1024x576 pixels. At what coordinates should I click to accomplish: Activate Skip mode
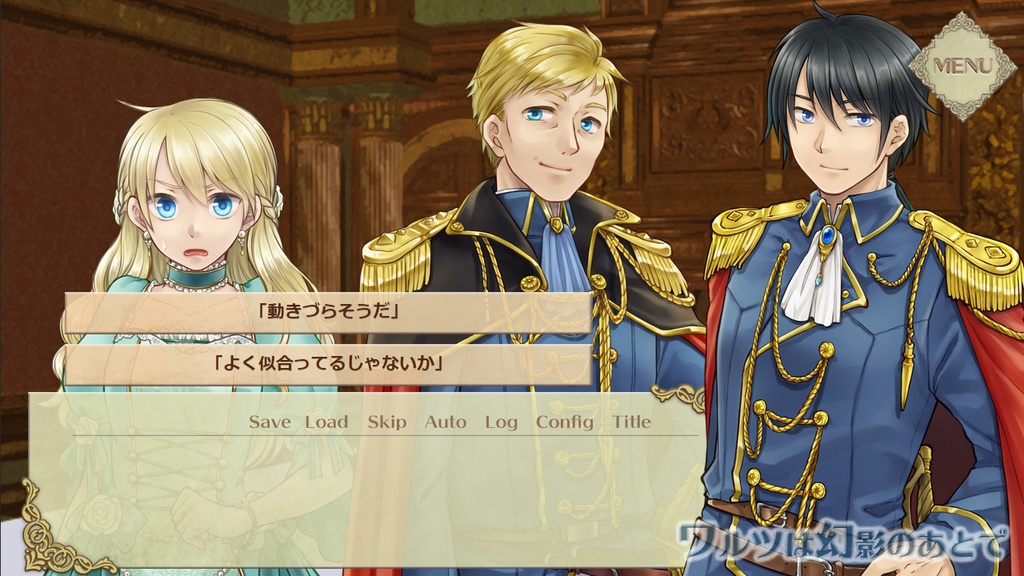point(386,422)
